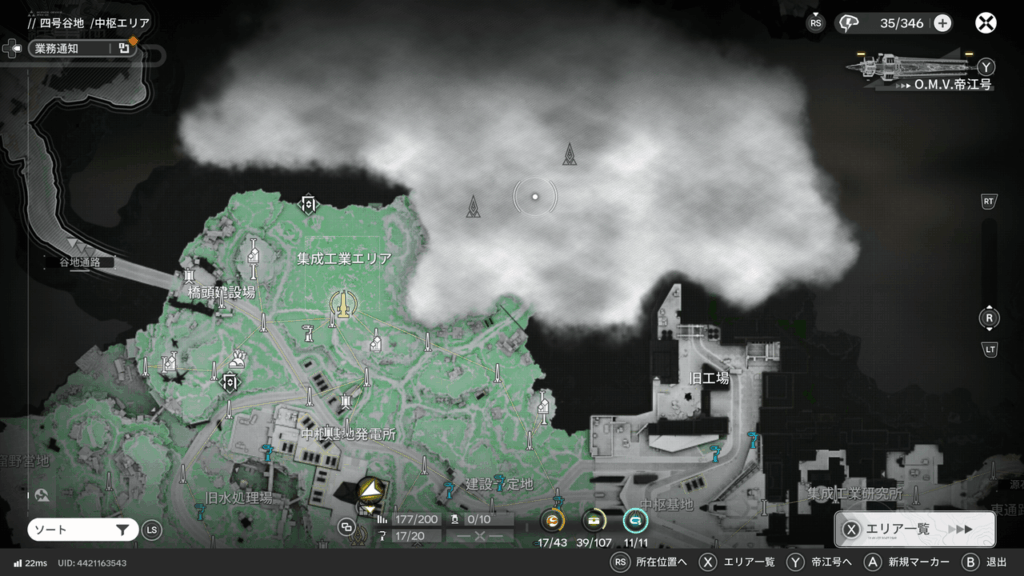Viewport: 1024px width, 576px height.
Task: Close the map with the X button
Action: point(985,23)
